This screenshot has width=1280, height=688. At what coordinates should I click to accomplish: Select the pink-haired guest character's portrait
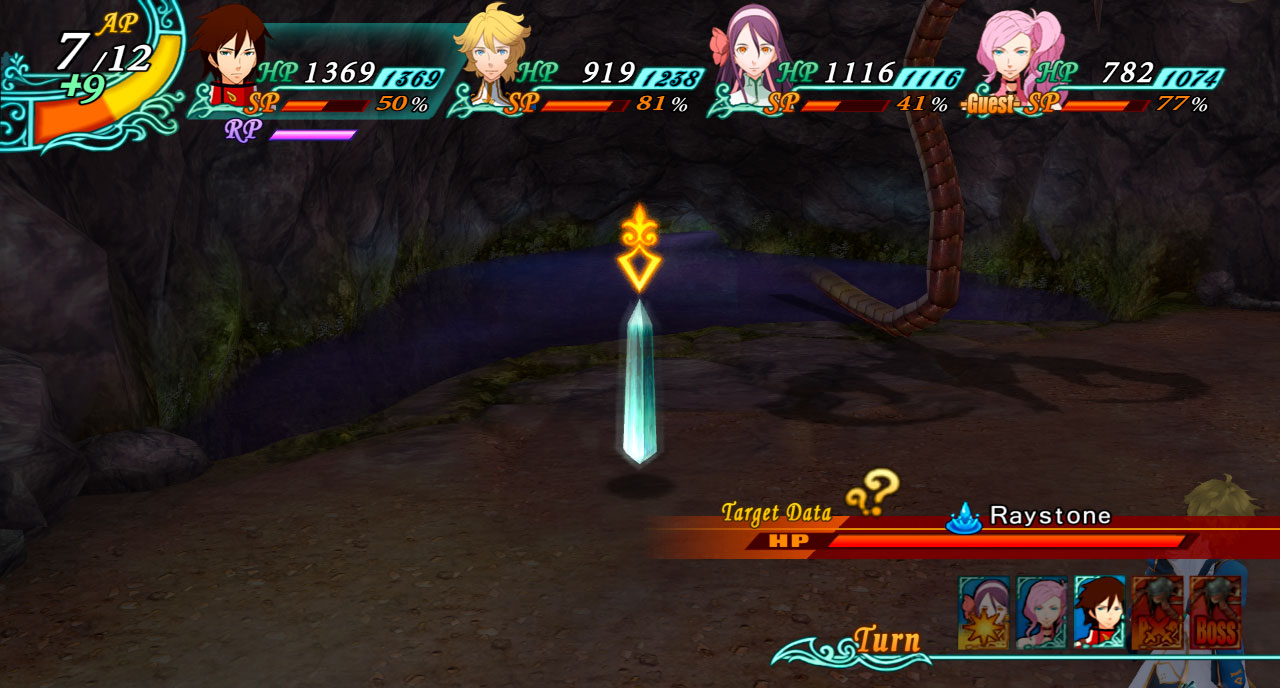click(x=1014, y=48)
